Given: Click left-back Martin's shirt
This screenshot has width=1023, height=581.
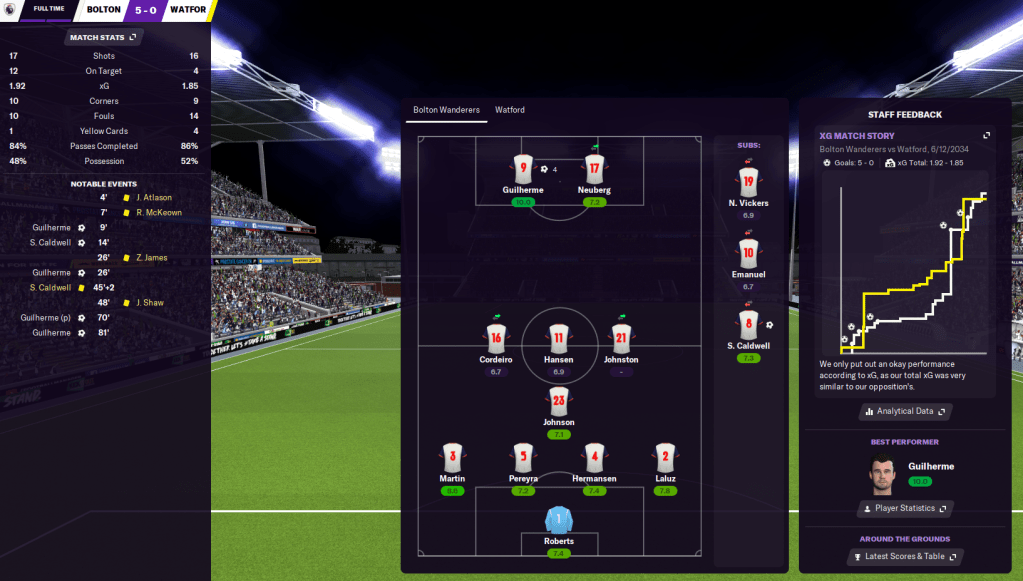Looking at the screenshot, I should point(452,458).
